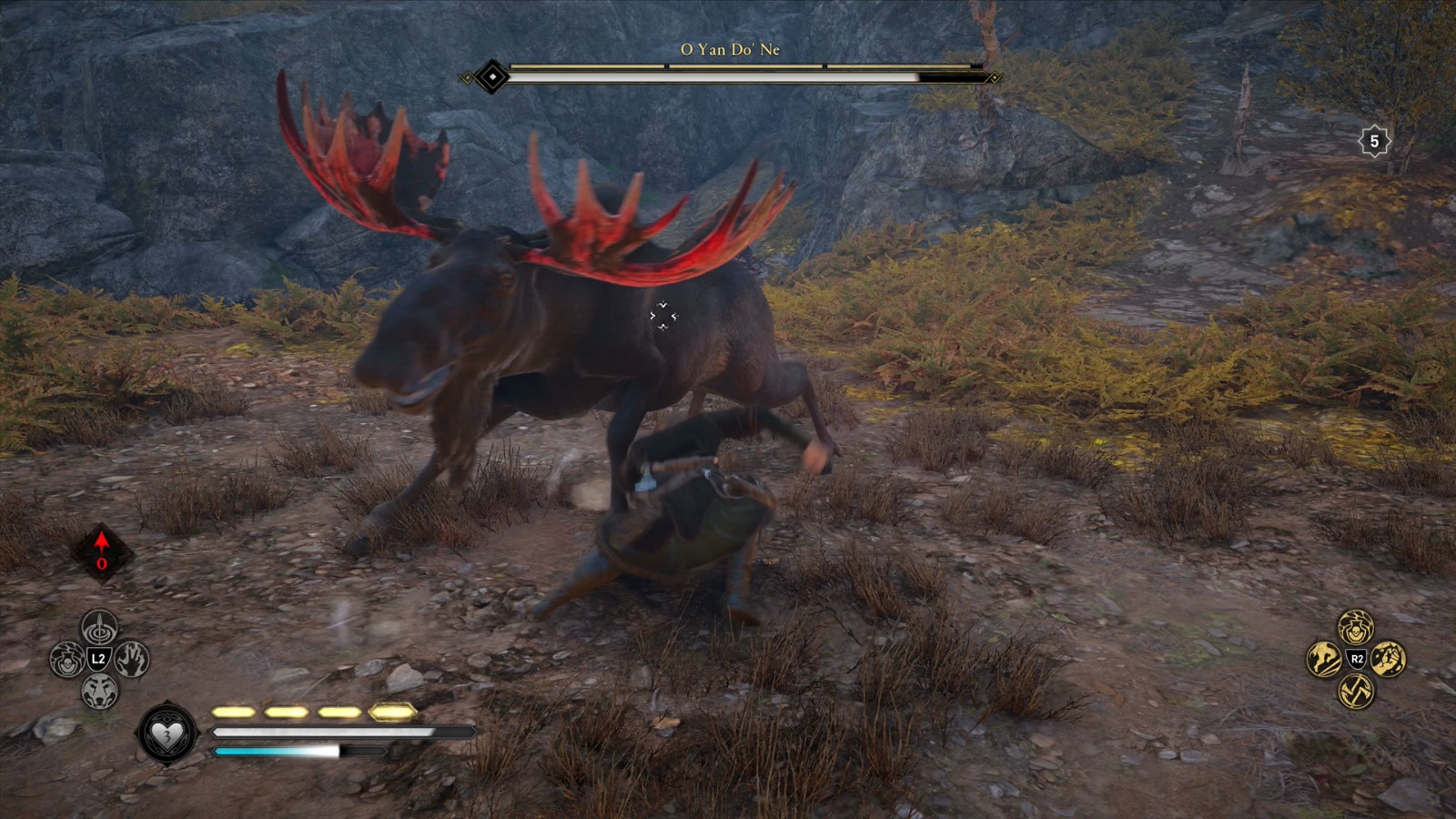This screenshot has width=1456, height=819.
Task: Select the harpoon spear ability icon
Action: (x=100, y=626)
